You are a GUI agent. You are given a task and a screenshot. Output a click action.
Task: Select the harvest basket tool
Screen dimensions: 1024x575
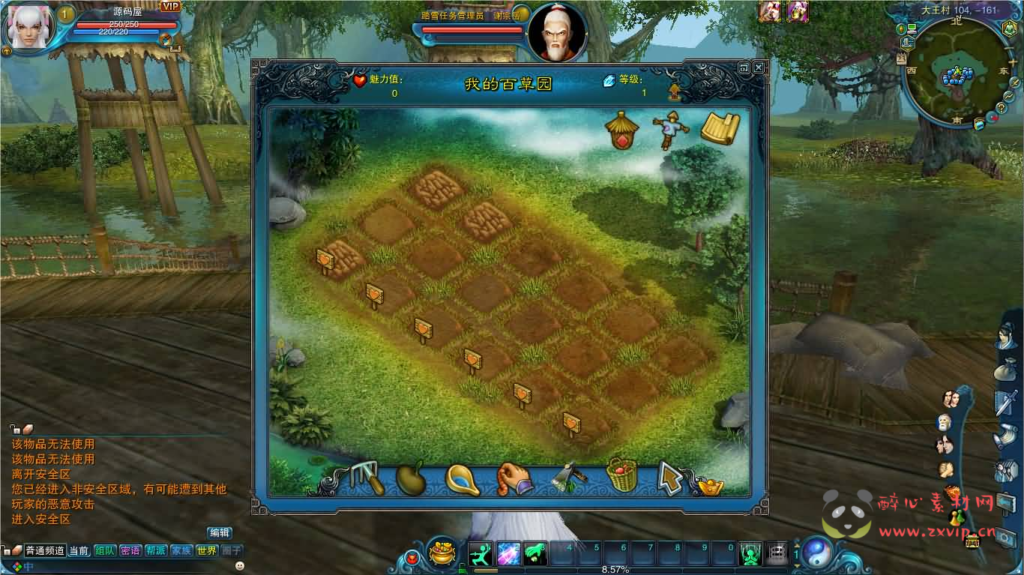622,475
